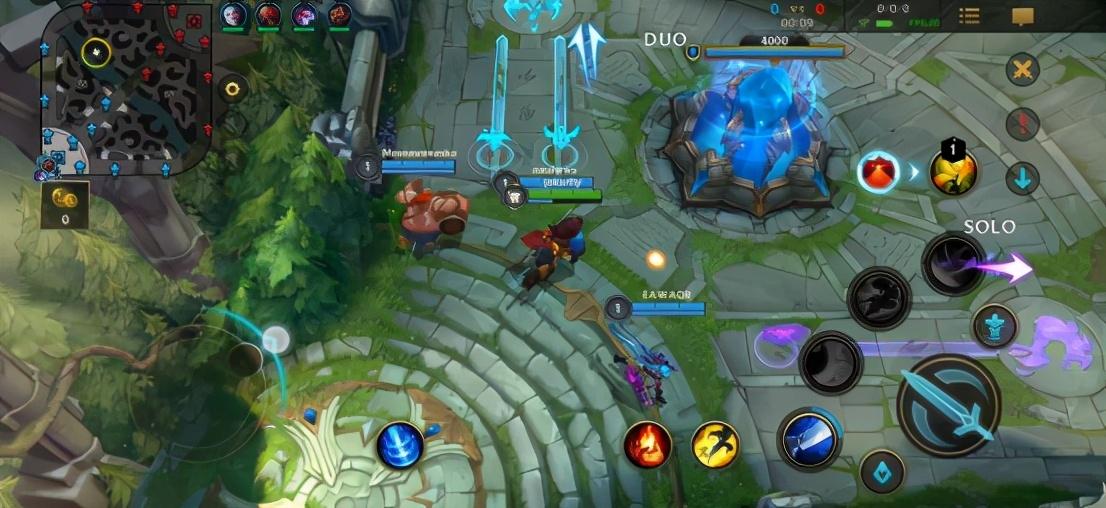Place a ward with the blue diamond button
The image size is (1106, 508).
tap(881, 472)
